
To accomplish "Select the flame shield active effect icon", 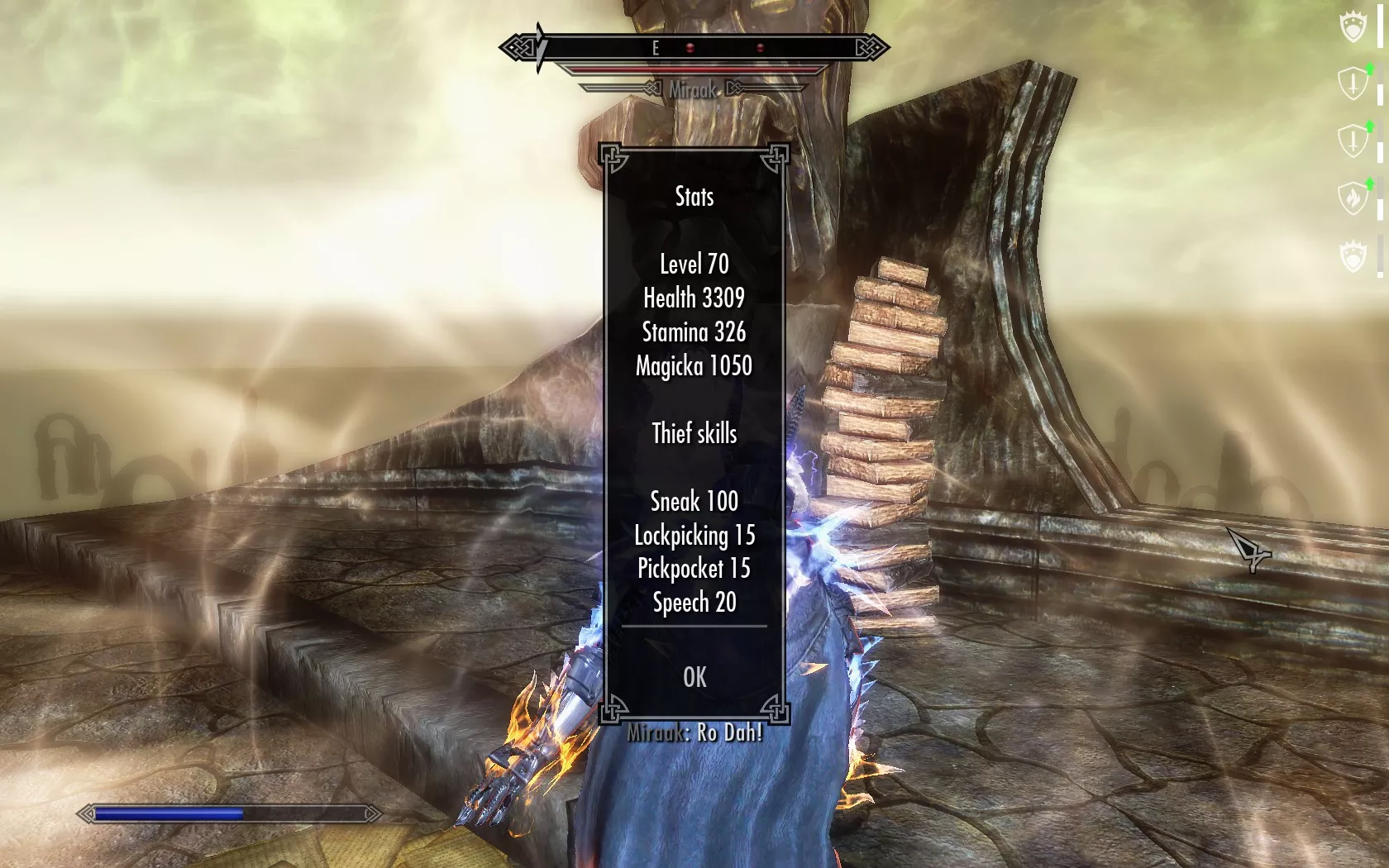I will 1353,198.
